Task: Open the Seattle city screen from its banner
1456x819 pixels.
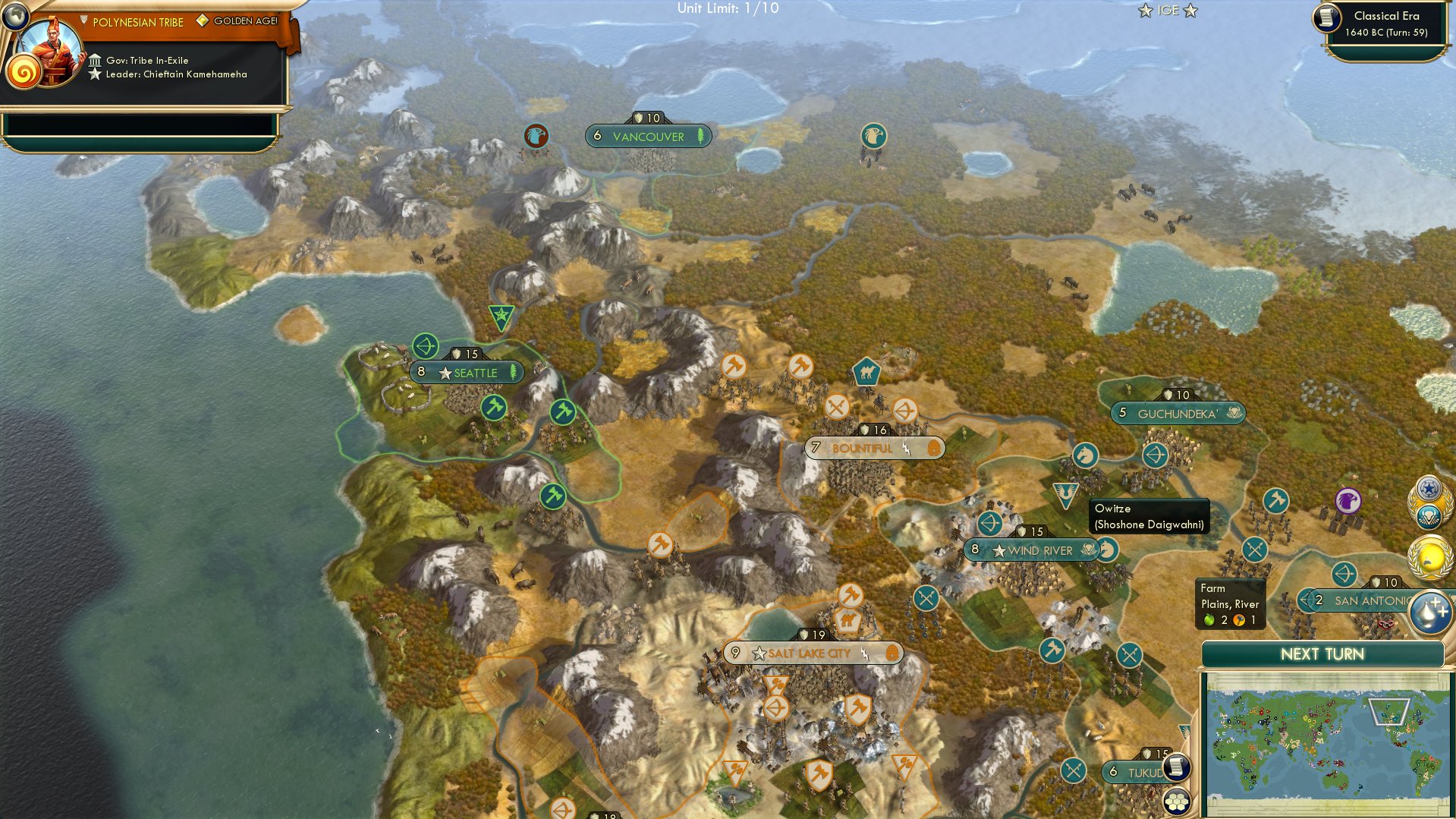Action: point(474,372)
